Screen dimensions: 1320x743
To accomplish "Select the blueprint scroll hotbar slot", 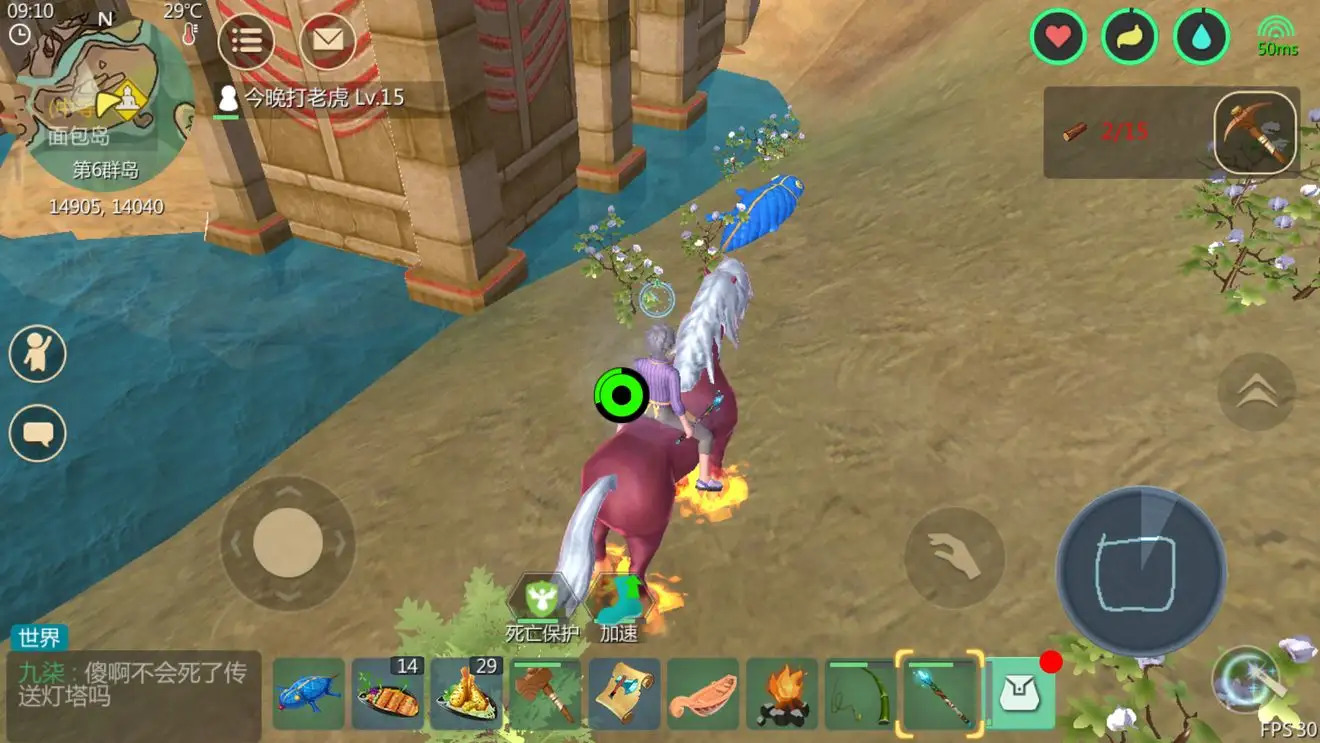I will click(x=624, y=693).
